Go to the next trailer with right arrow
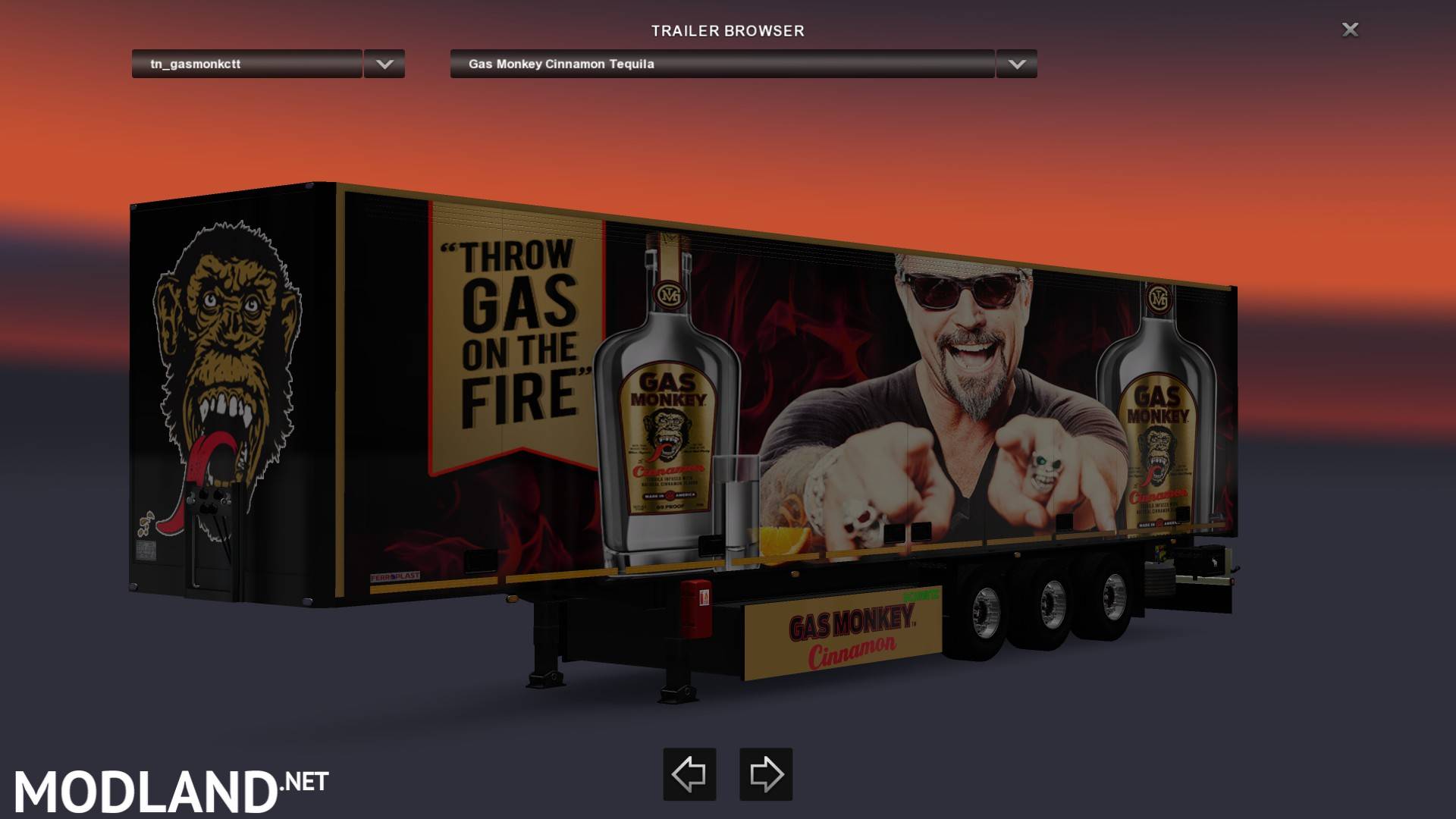This screenshot has height=819, width=1456. tap(766, 774)
